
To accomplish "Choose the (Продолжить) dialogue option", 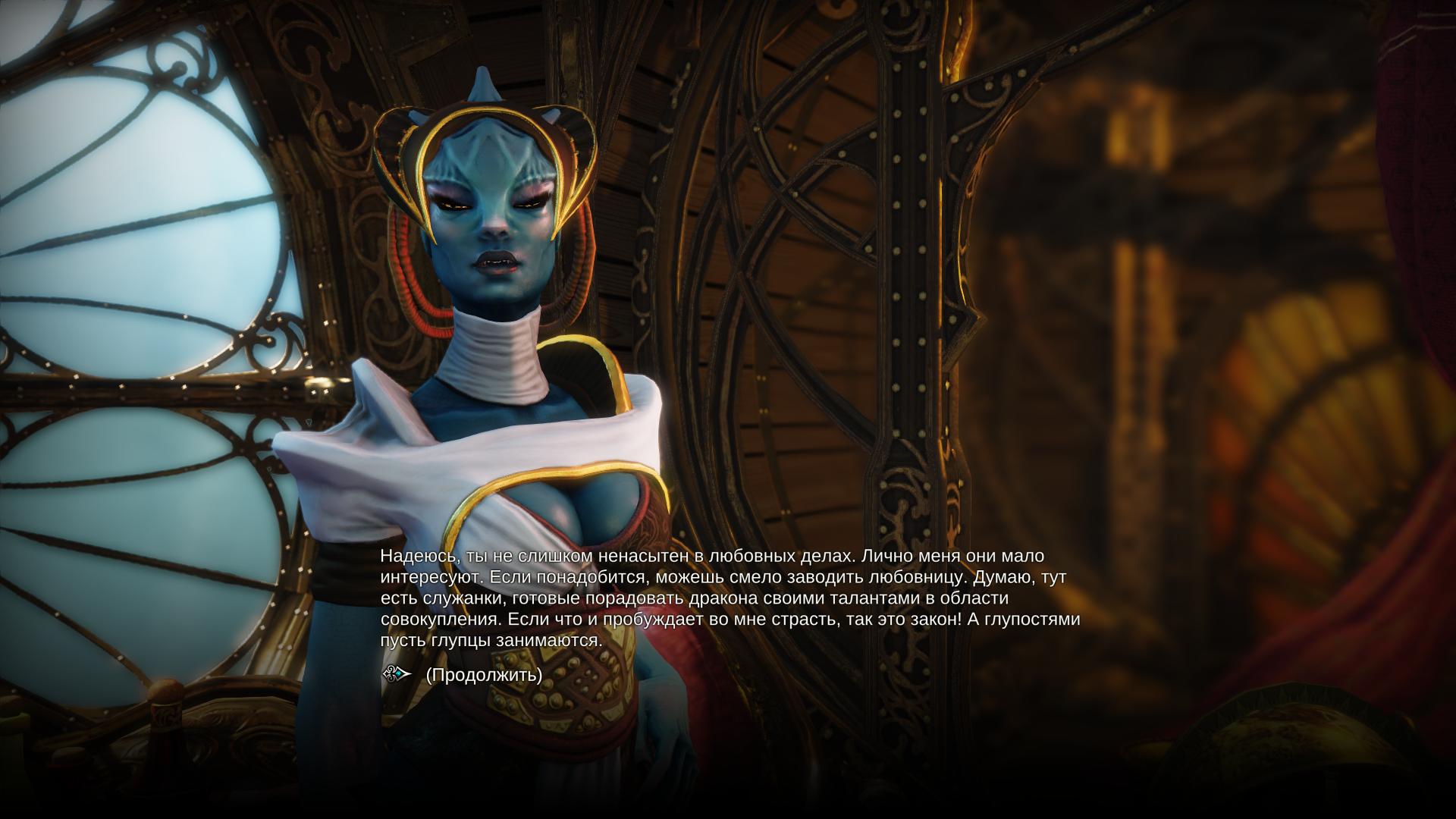I will click(484, 675).
